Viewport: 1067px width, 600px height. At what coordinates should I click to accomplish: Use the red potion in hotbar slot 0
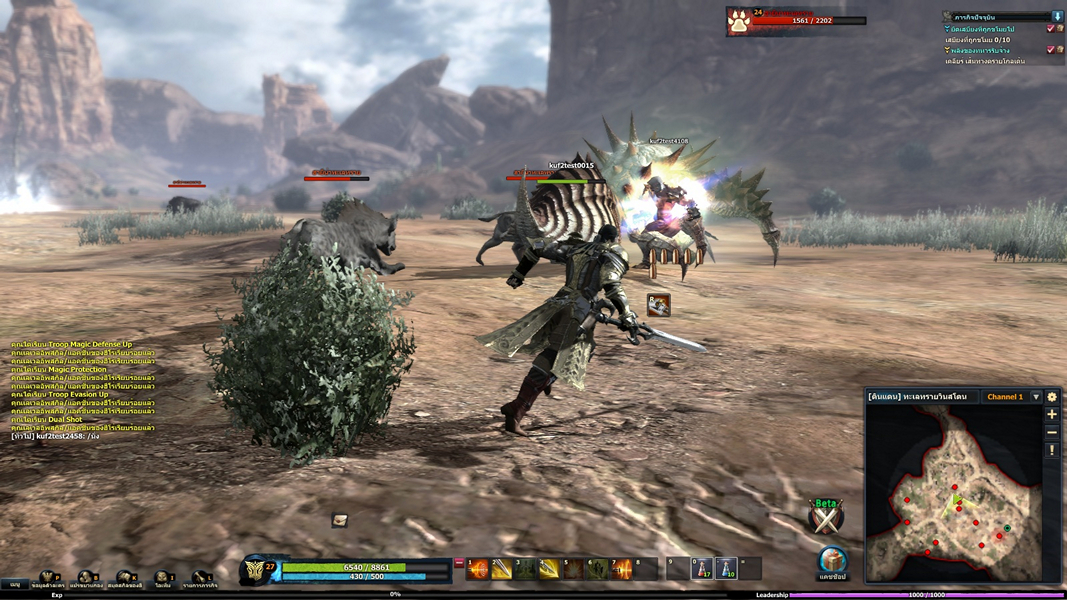pos(703,569)
